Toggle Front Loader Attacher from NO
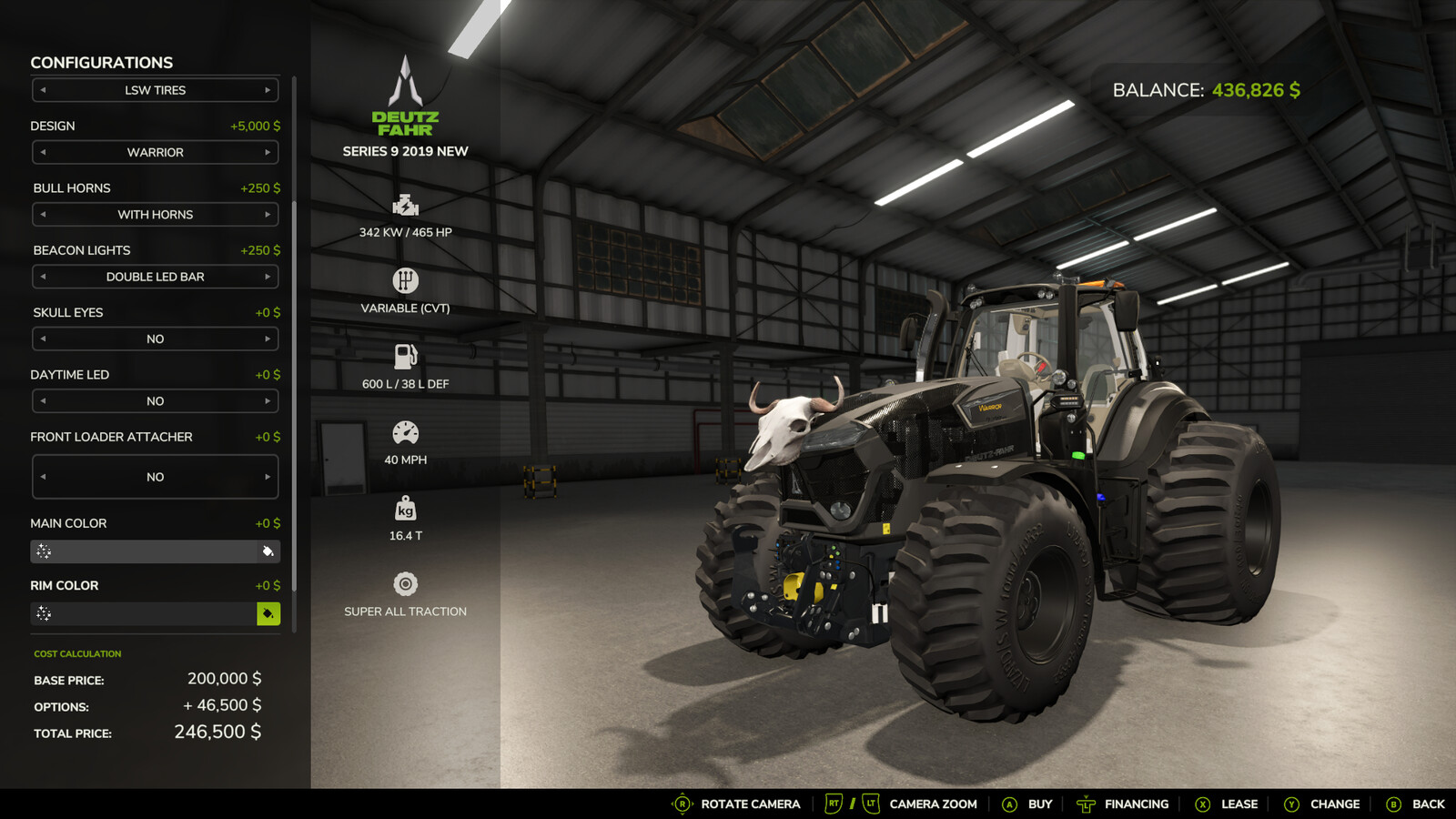1456x819 pixels. click(x=269, y=476)
